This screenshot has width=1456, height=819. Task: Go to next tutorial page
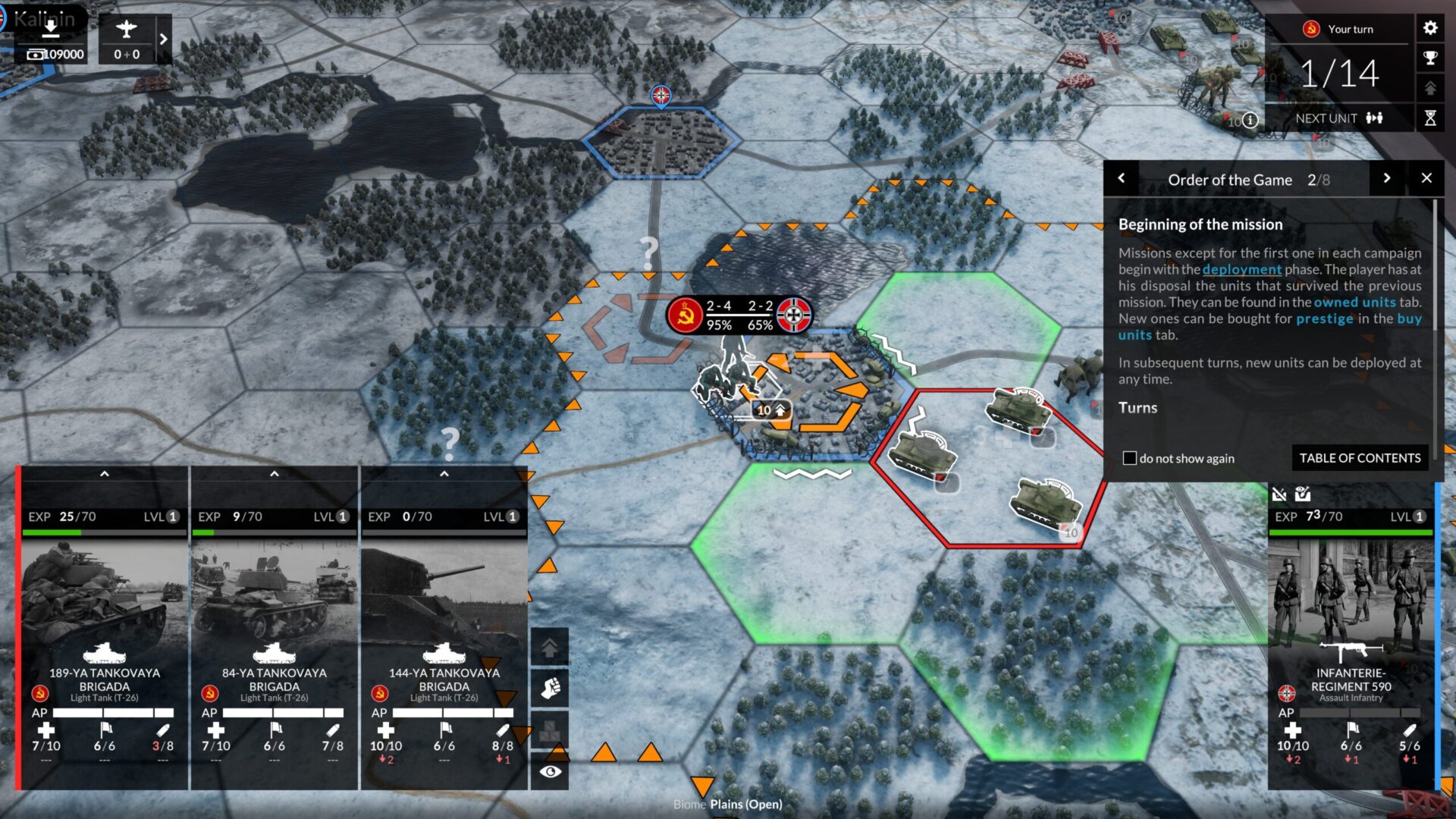click(x=1387, y=178)
